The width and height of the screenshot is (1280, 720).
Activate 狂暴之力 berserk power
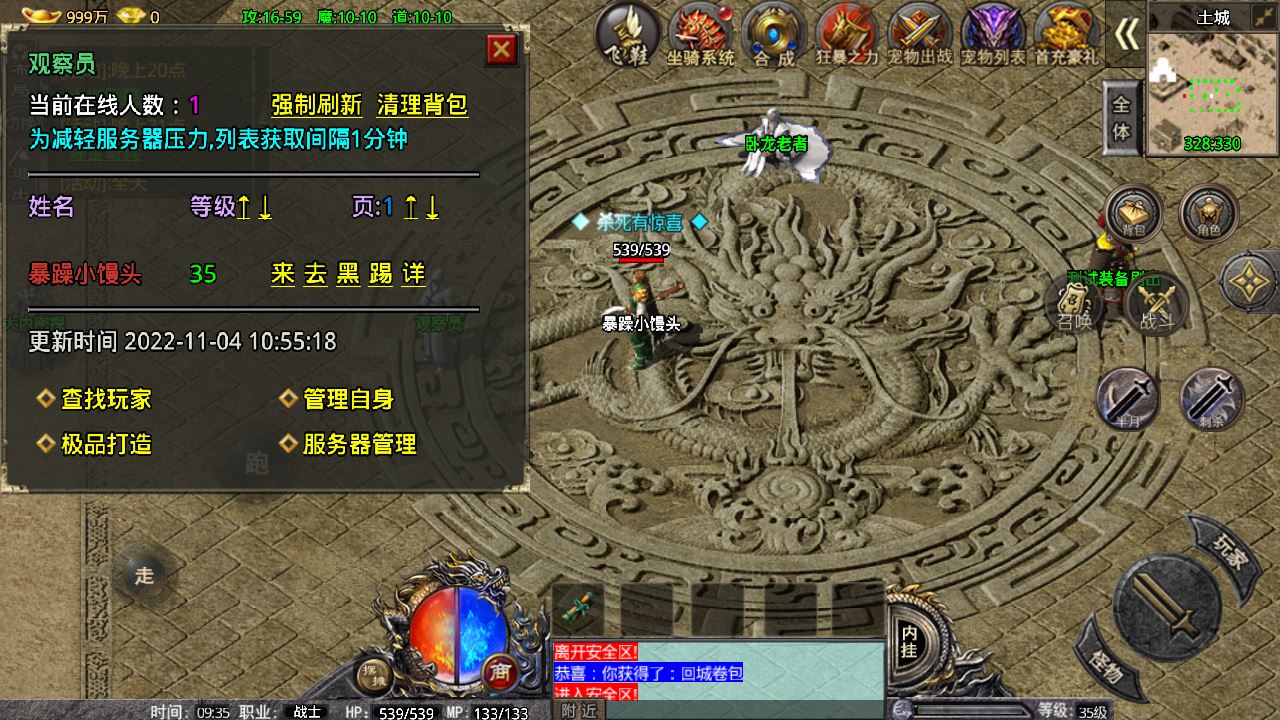click(x=845, y=35)
